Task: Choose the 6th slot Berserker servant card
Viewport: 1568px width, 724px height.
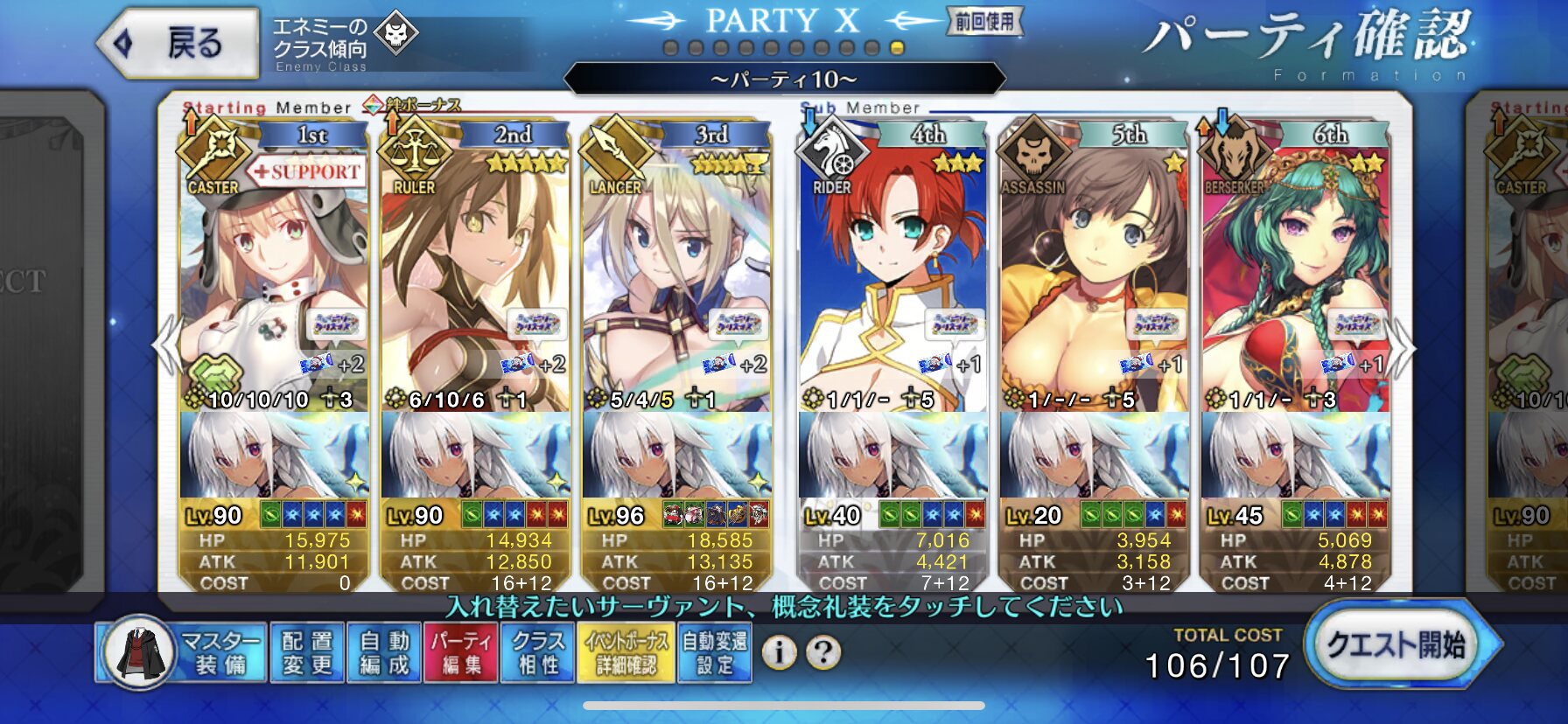Action: [1295, 280]
